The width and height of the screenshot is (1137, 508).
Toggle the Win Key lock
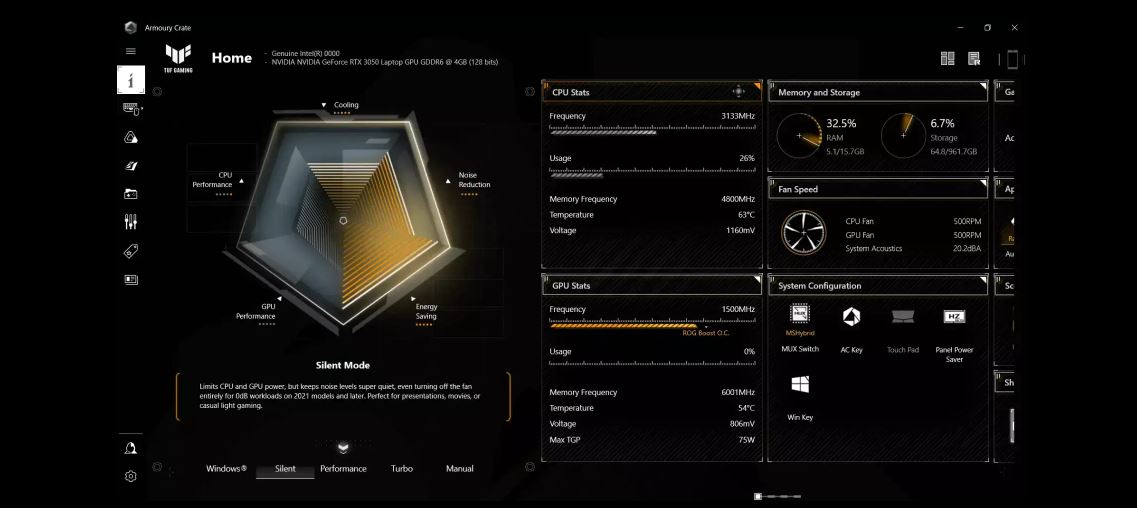800,385
